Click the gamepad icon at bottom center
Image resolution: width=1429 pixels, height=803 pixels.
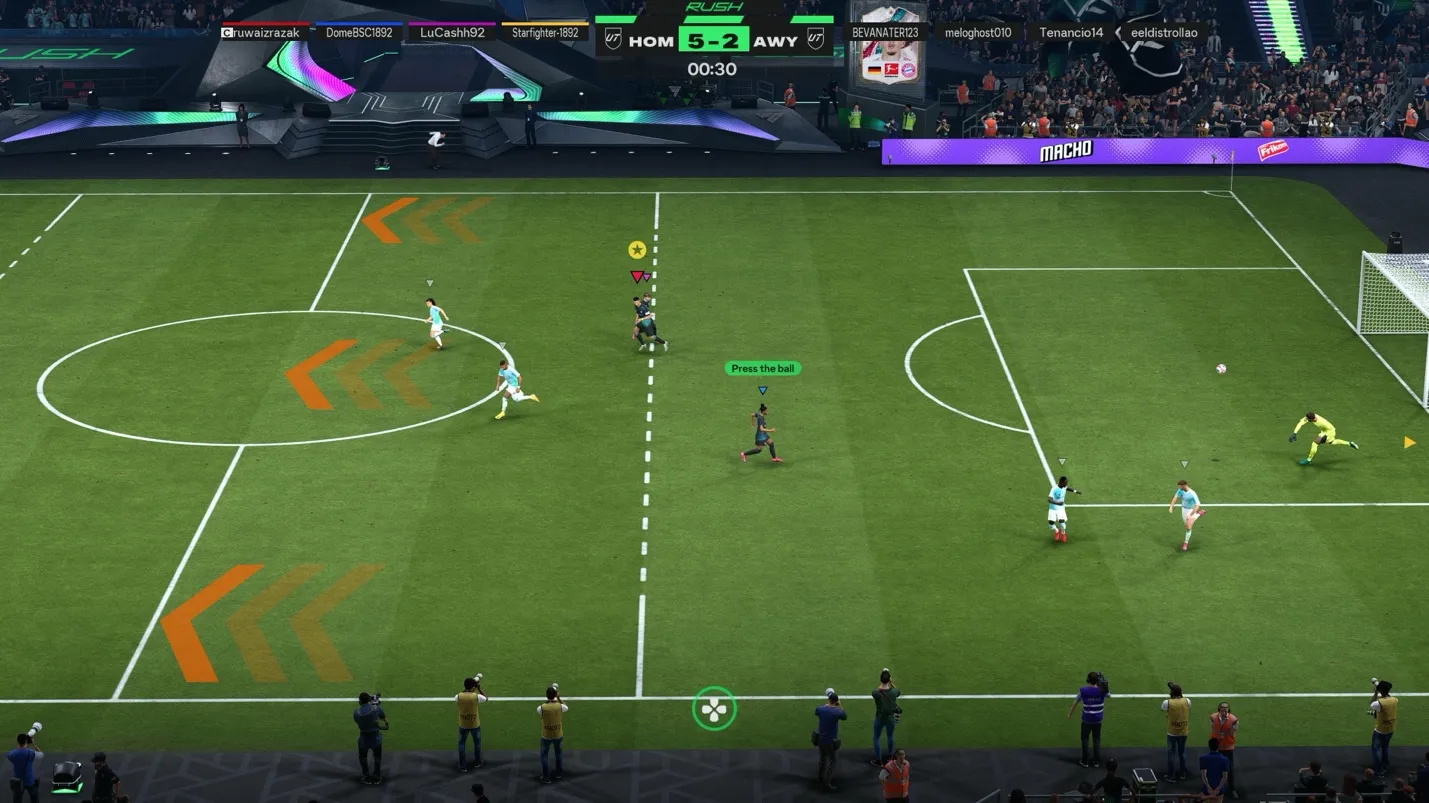714,707
